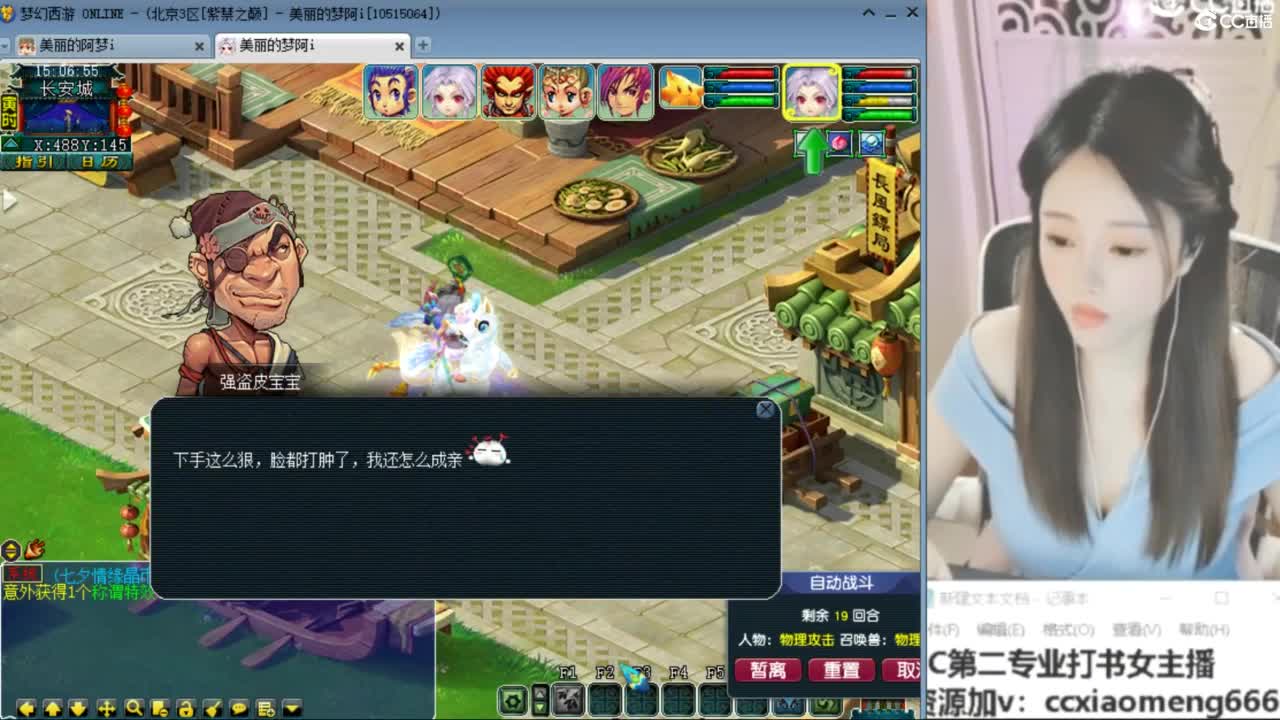Open the chat bubble emote icon
The height and width of the screenshot is (720, 1280).
238,708
